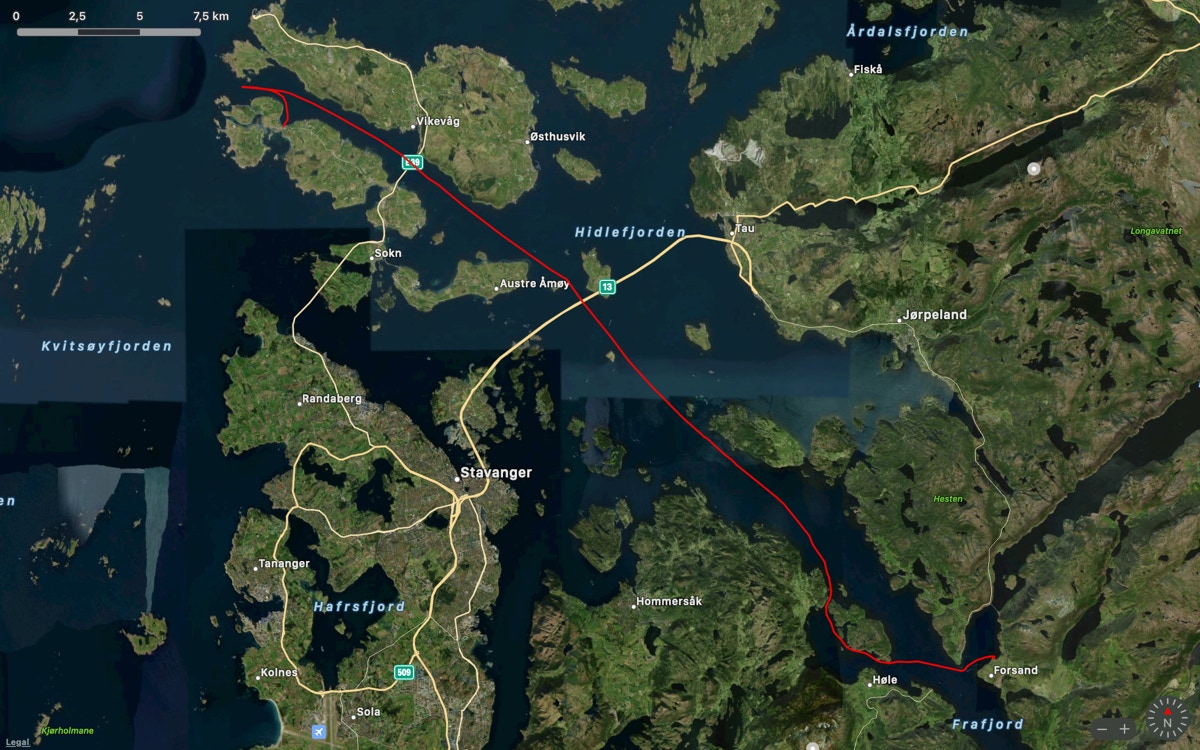
Task: Open the Legal link
Action: click(17, 742)
